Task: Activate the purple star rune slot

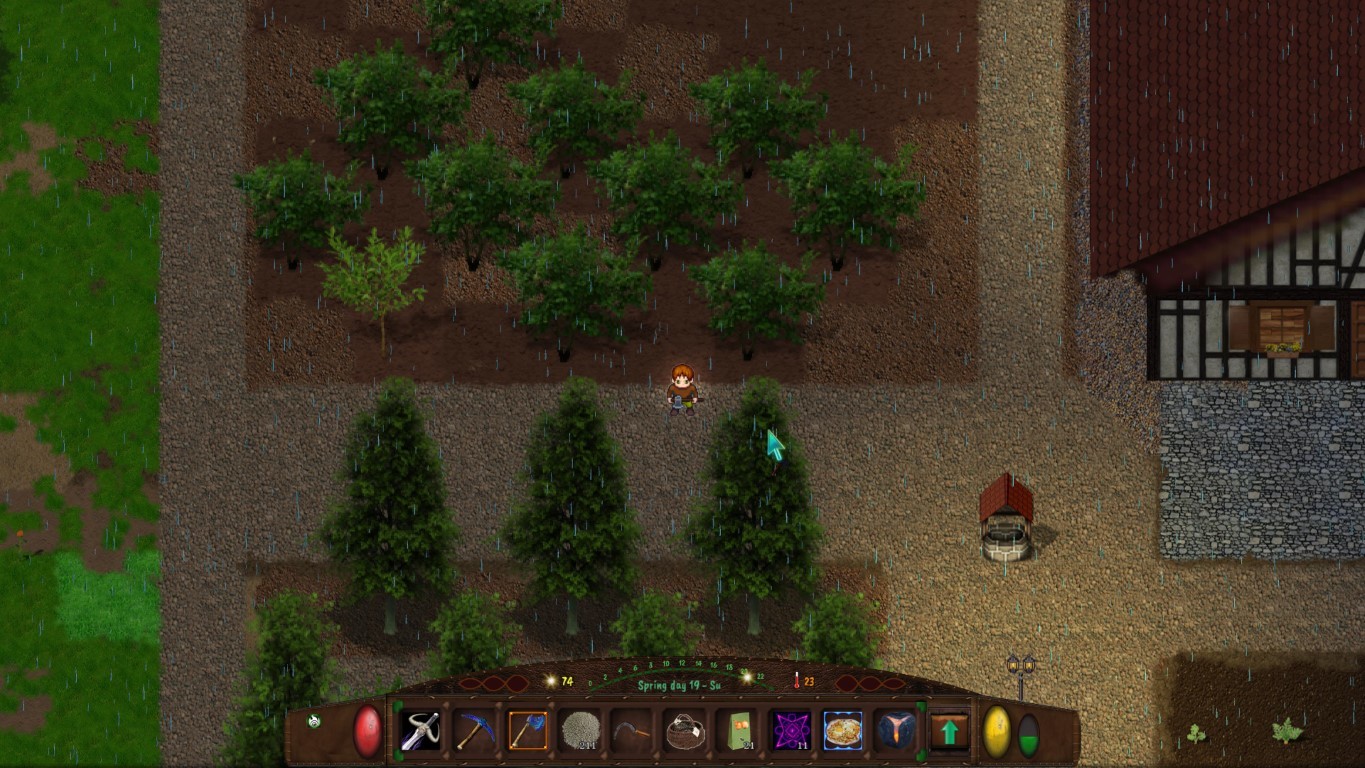Action: [x=791, y=731]
